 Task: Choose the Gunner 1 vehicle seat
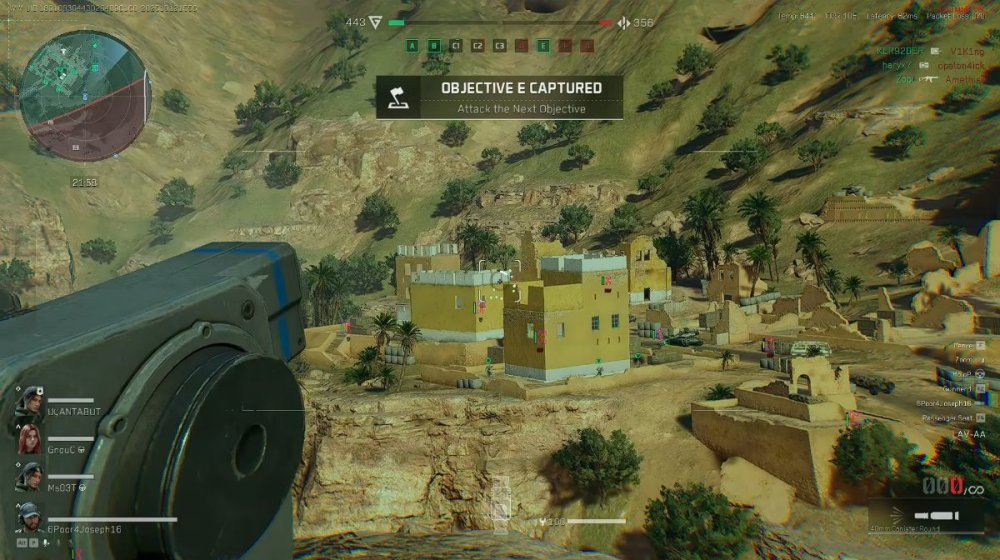(x=961, y=388)
